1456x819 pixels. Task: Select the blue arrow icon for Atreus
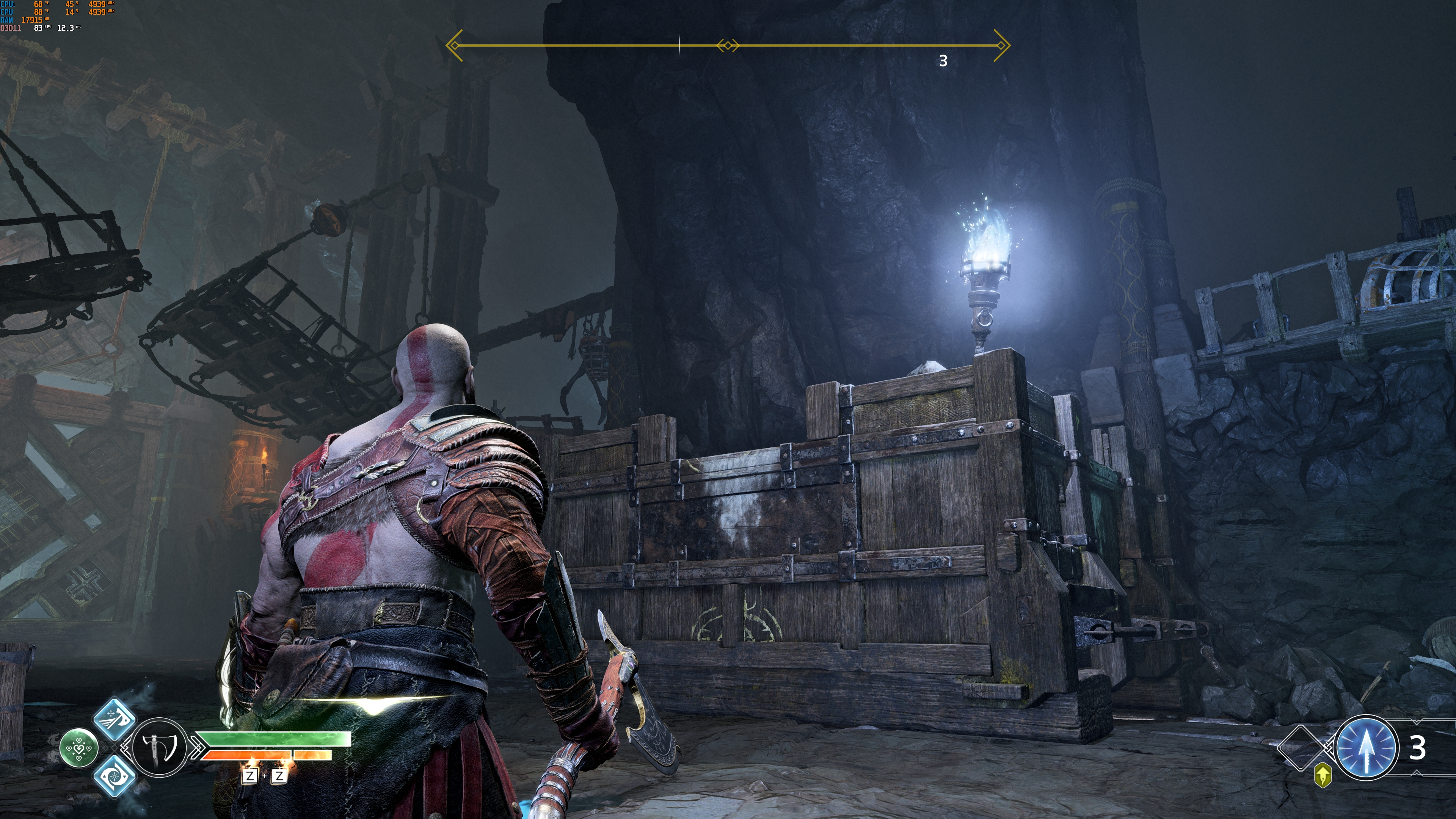[x=1366, y=747]
